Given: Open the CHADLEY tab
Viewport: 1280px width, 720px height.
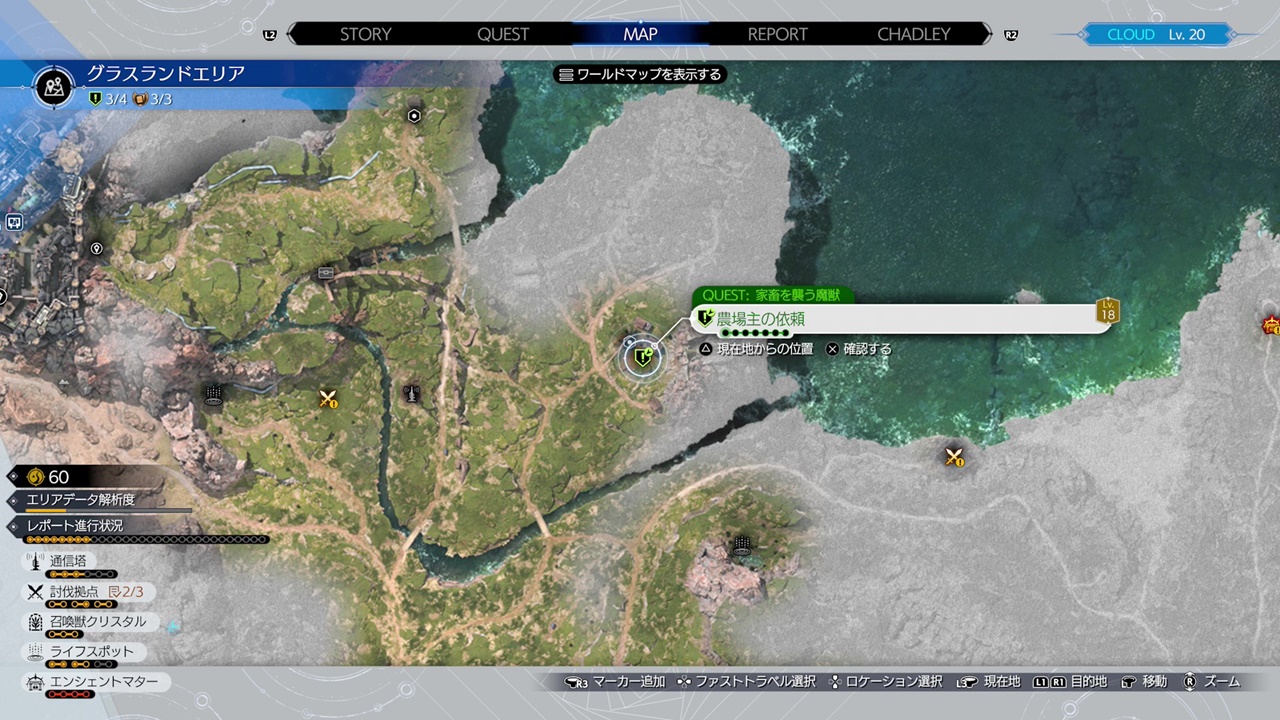Looking at the screenshot, I should tap(913, 34).
